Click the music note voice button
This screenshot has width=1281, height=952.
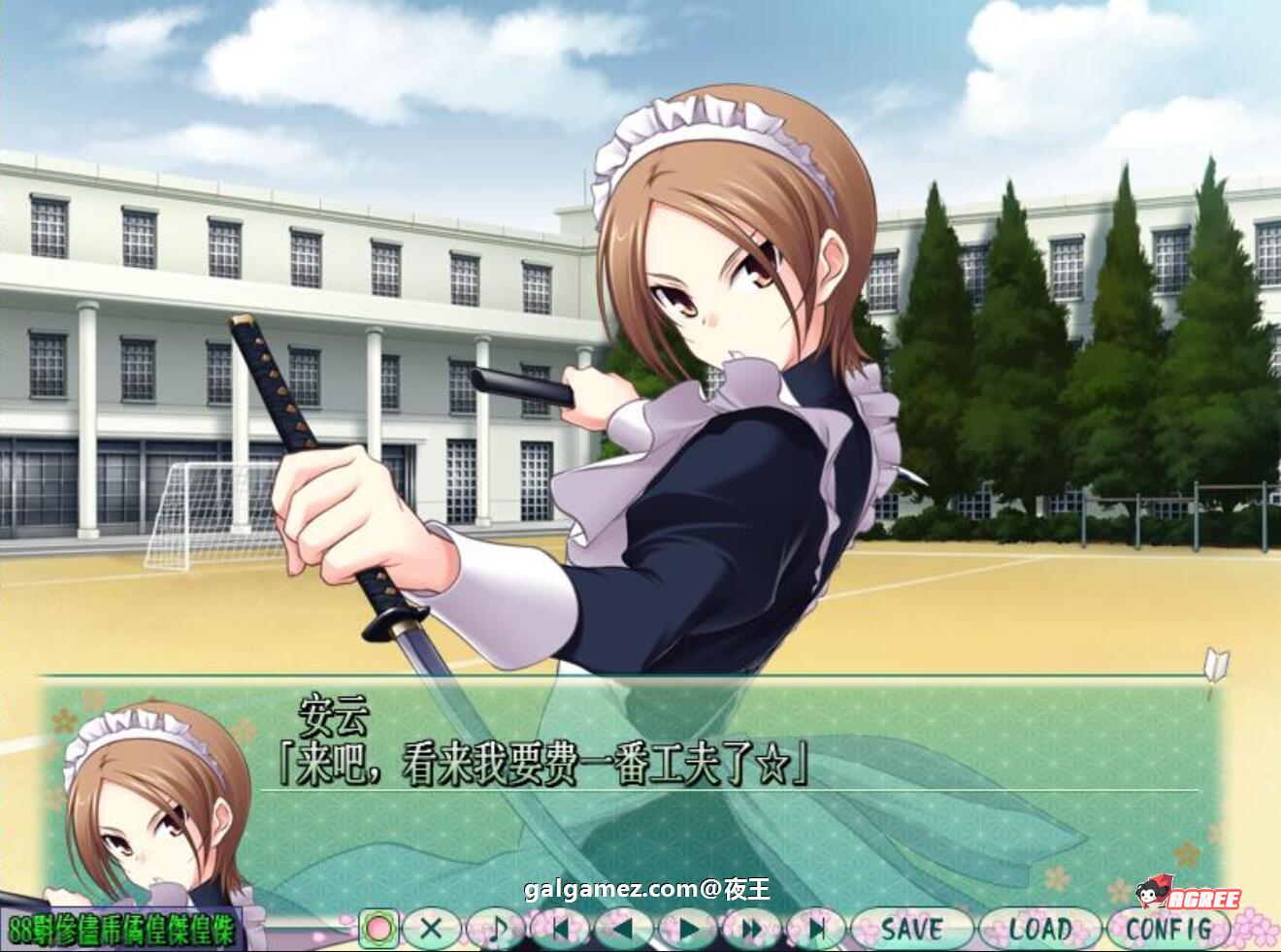point(496,929)
